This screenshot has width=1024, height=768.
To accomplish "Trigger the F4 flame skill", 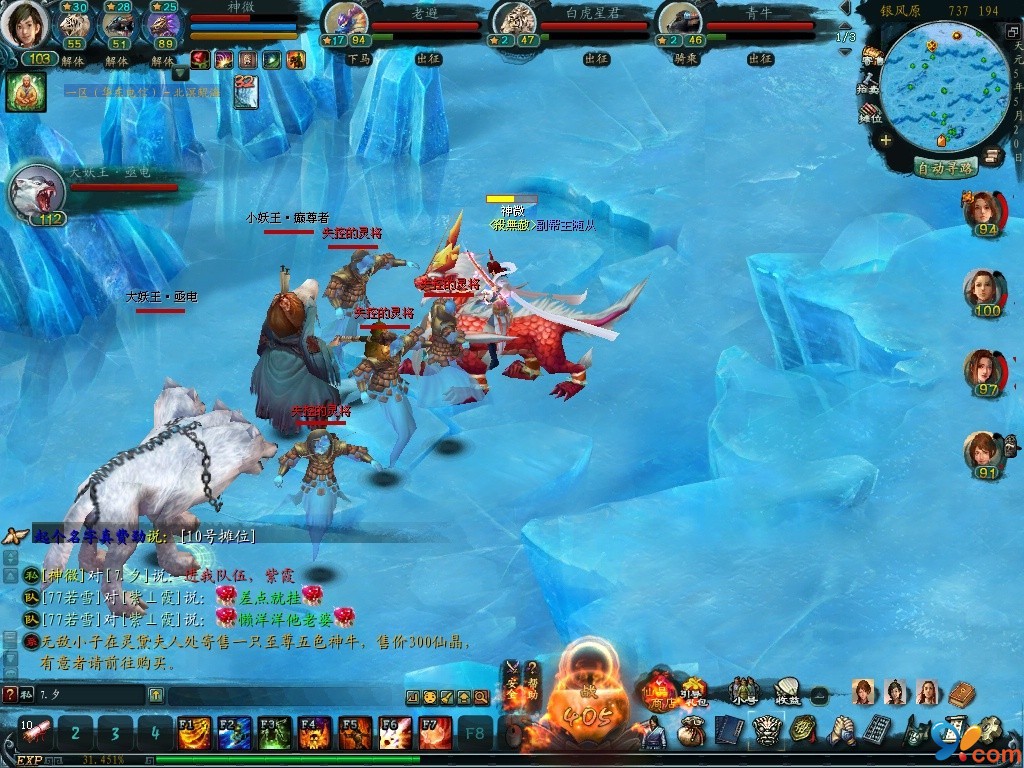I will click(314, 734).
